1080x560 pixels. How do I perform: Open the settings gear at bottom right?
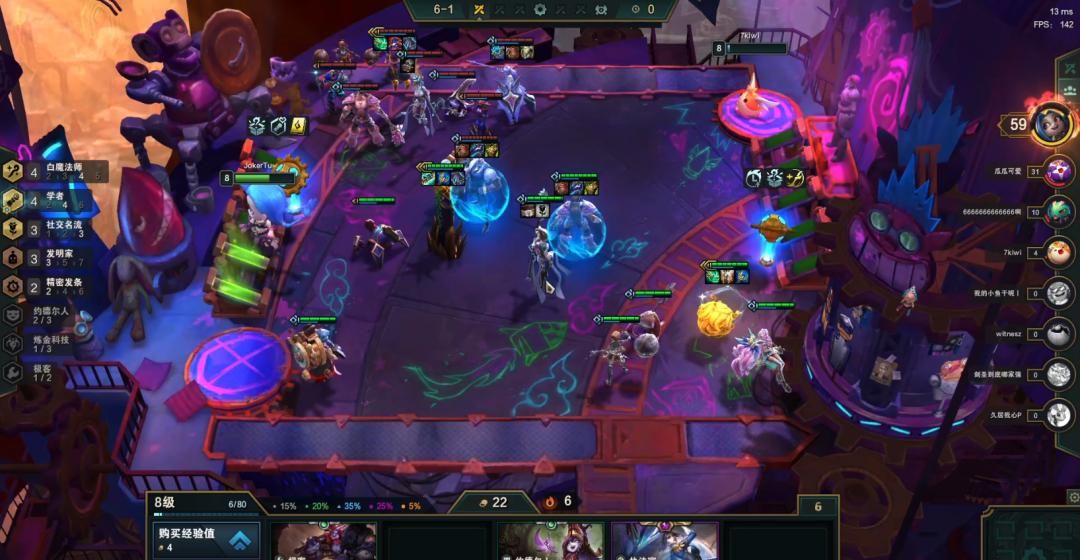[1073, 496]
